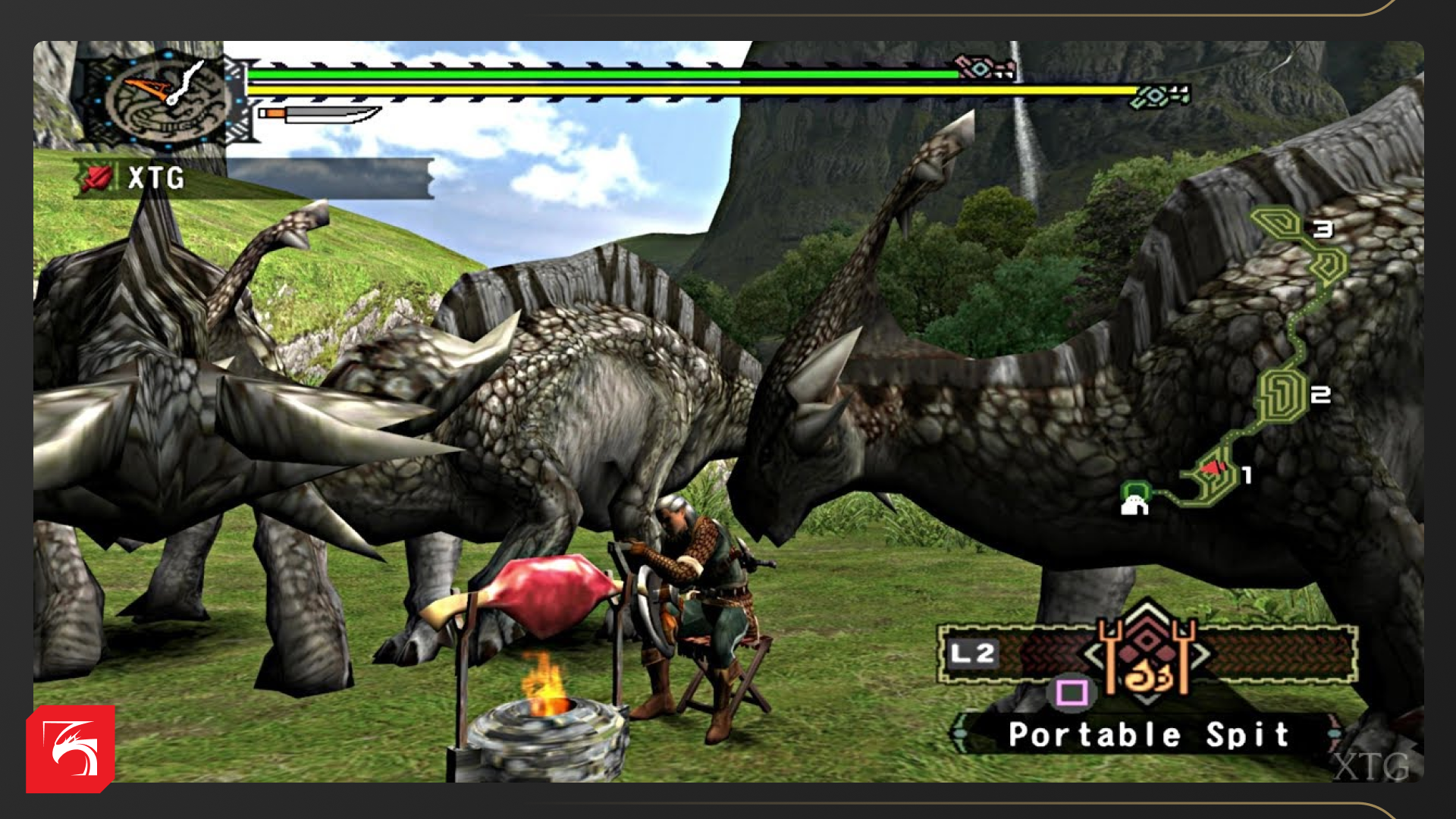Viewport: 1456px width, 819px height.
Task: Click the base camp tent marker
Action: 1134,499
